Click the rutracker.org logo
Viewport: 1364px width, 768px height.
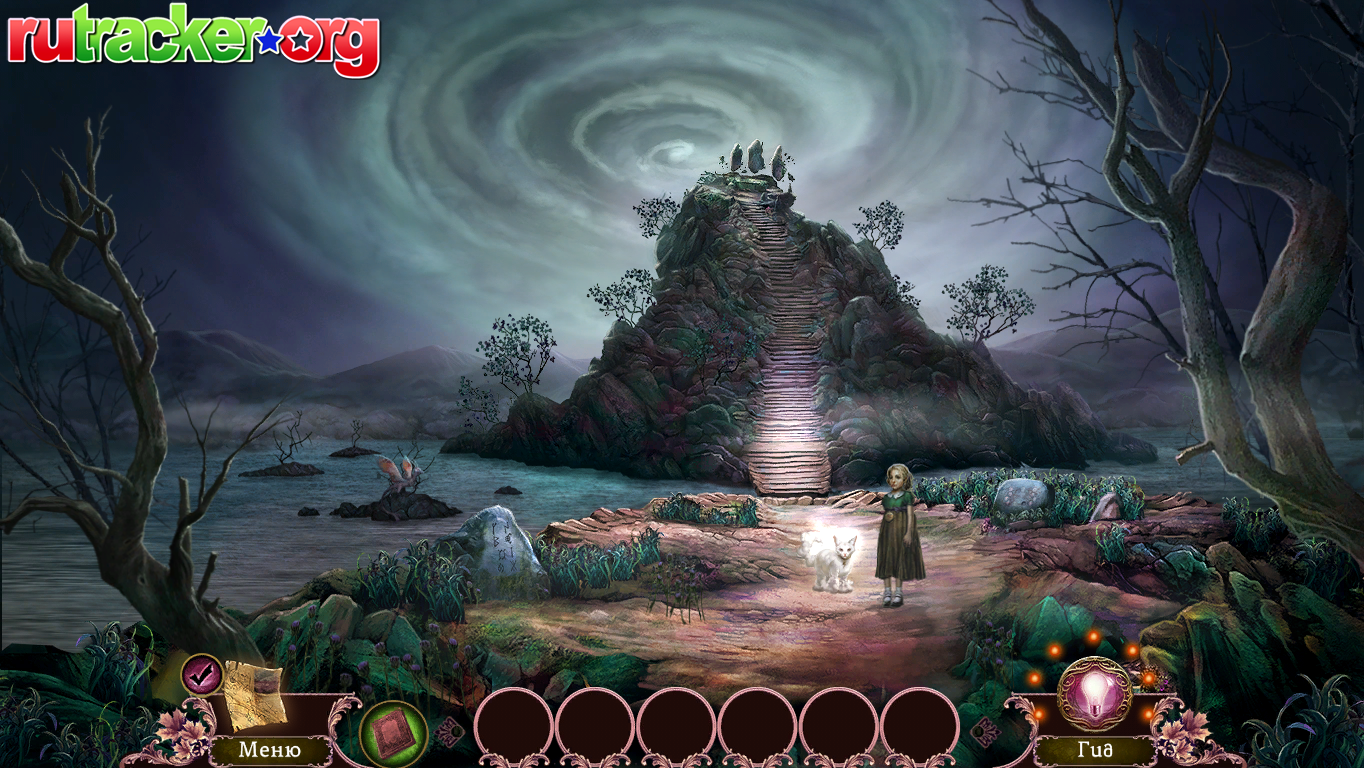[194, 42]
